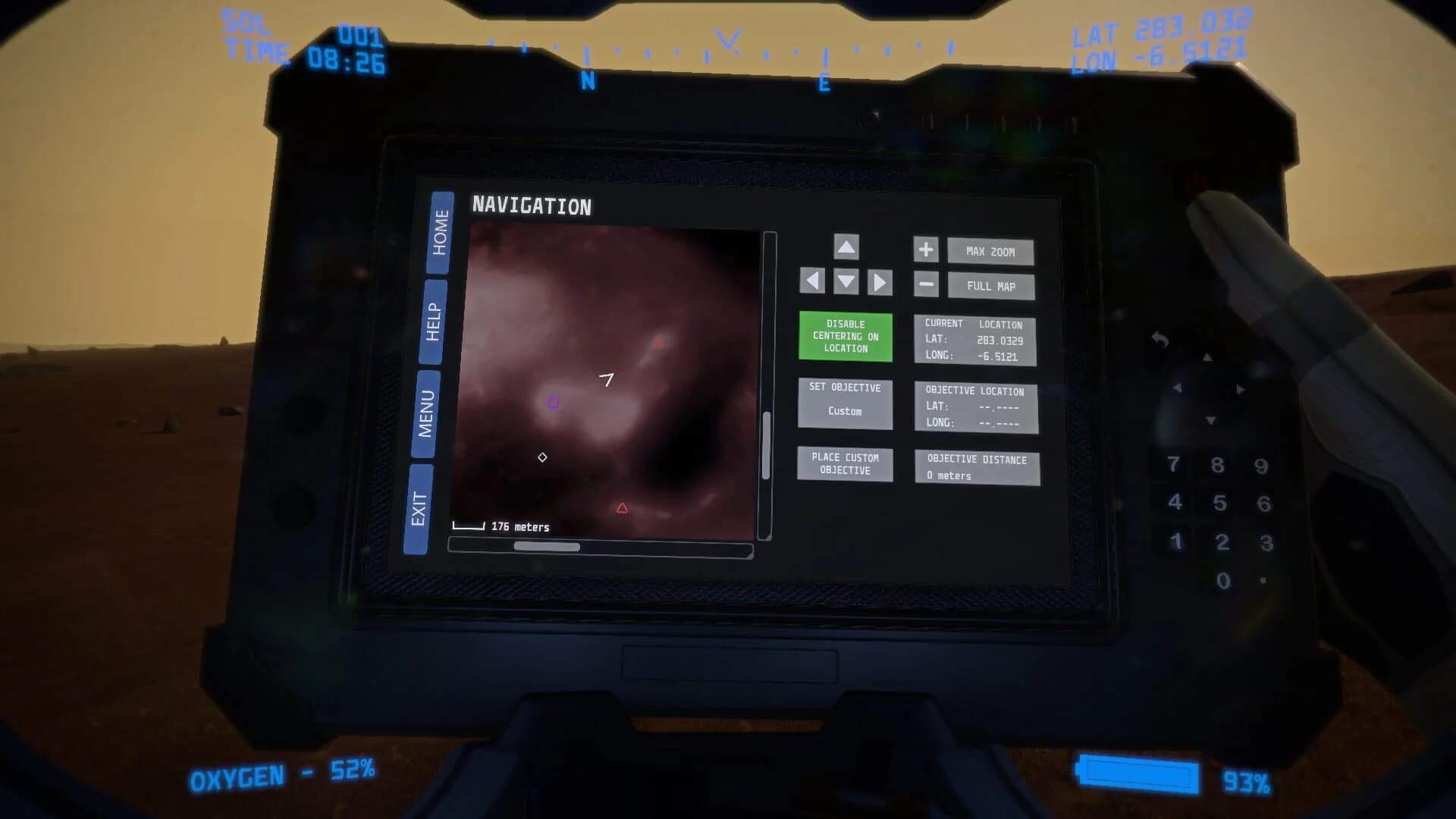Select the purple circle waypoint marker
The image size is (1456, 819).
(554, 403)
